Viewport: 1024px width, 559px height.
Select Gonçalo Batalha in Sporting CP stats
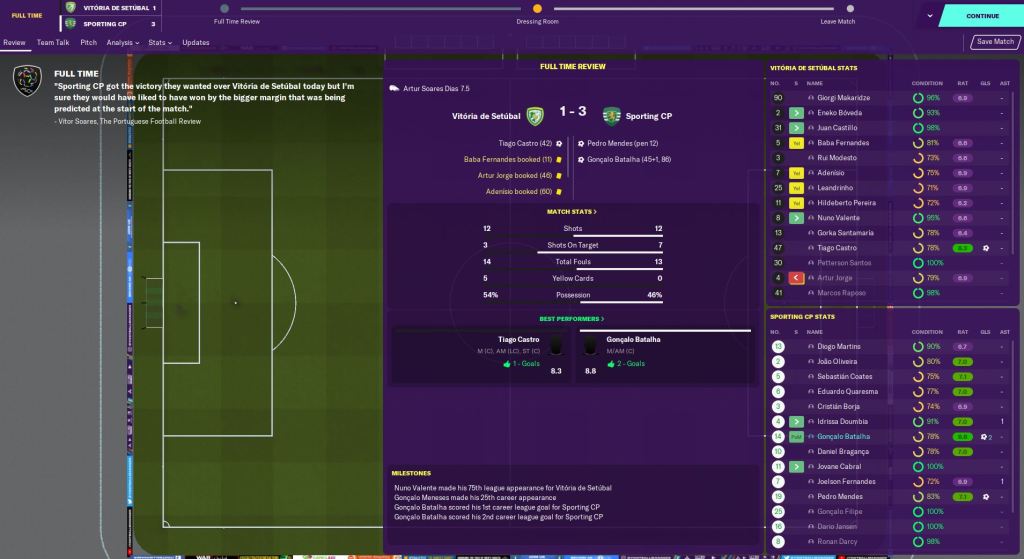(844, 437)
